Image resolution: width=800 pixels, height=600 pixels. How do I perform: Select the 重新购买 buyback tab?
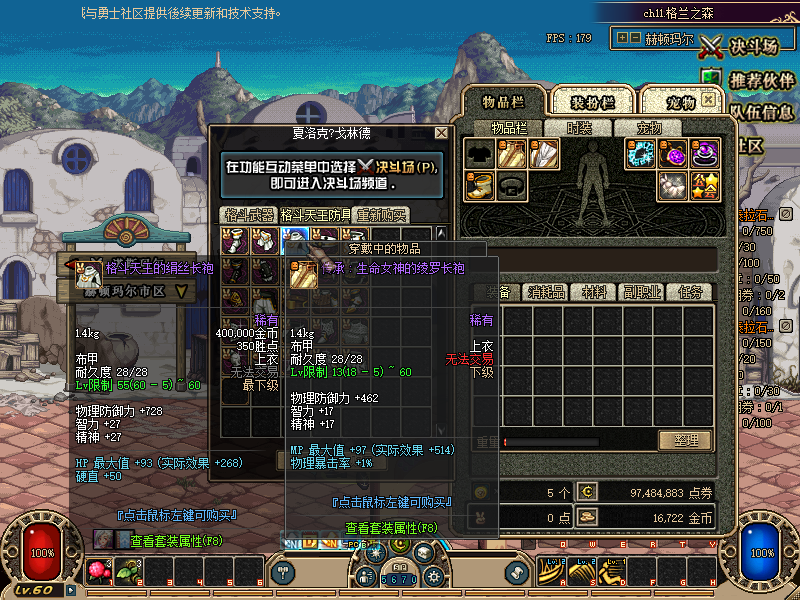pos(382,215)
